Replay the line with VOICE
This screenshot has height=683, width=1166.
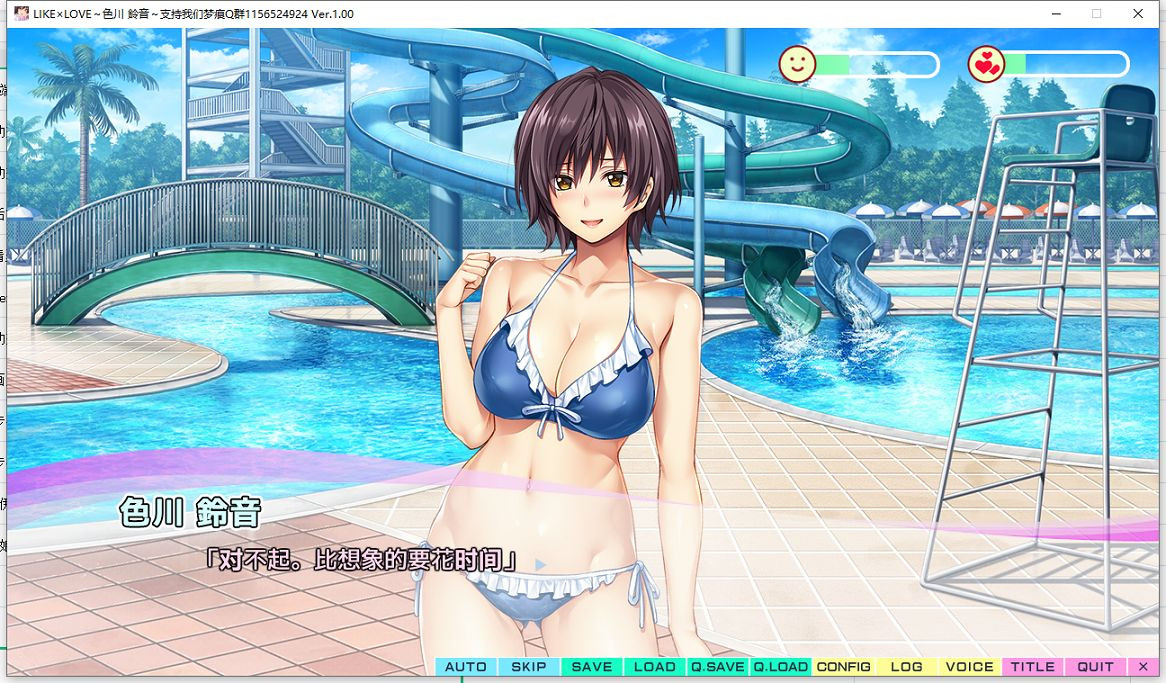coord(970,667)
